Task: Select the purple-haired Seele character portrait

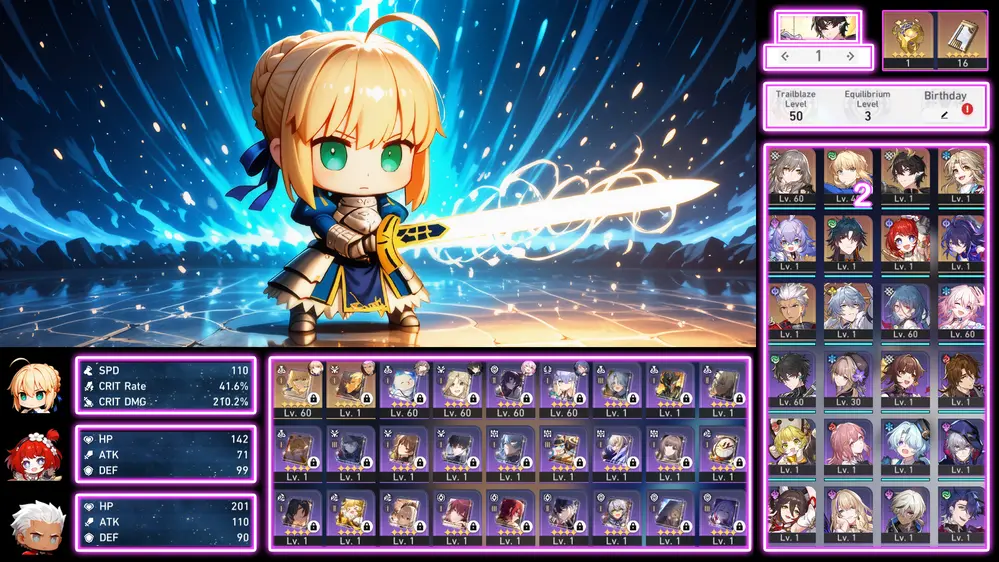Action: (x=962, y=242)
